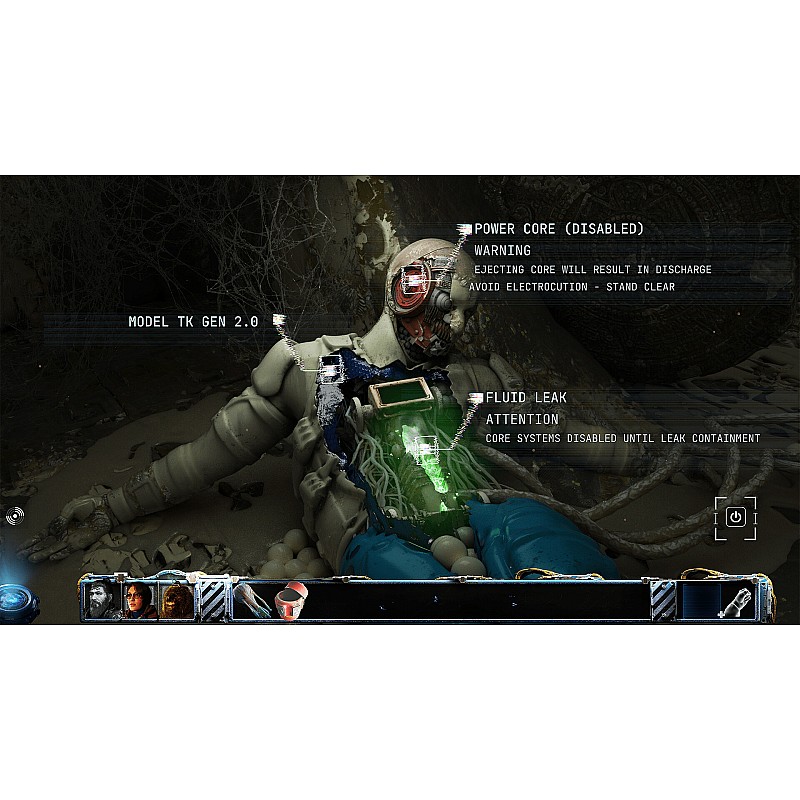Screen dimensions: 800x800
Task: Select the metal tongs inventory item
Action: (252, 601)
